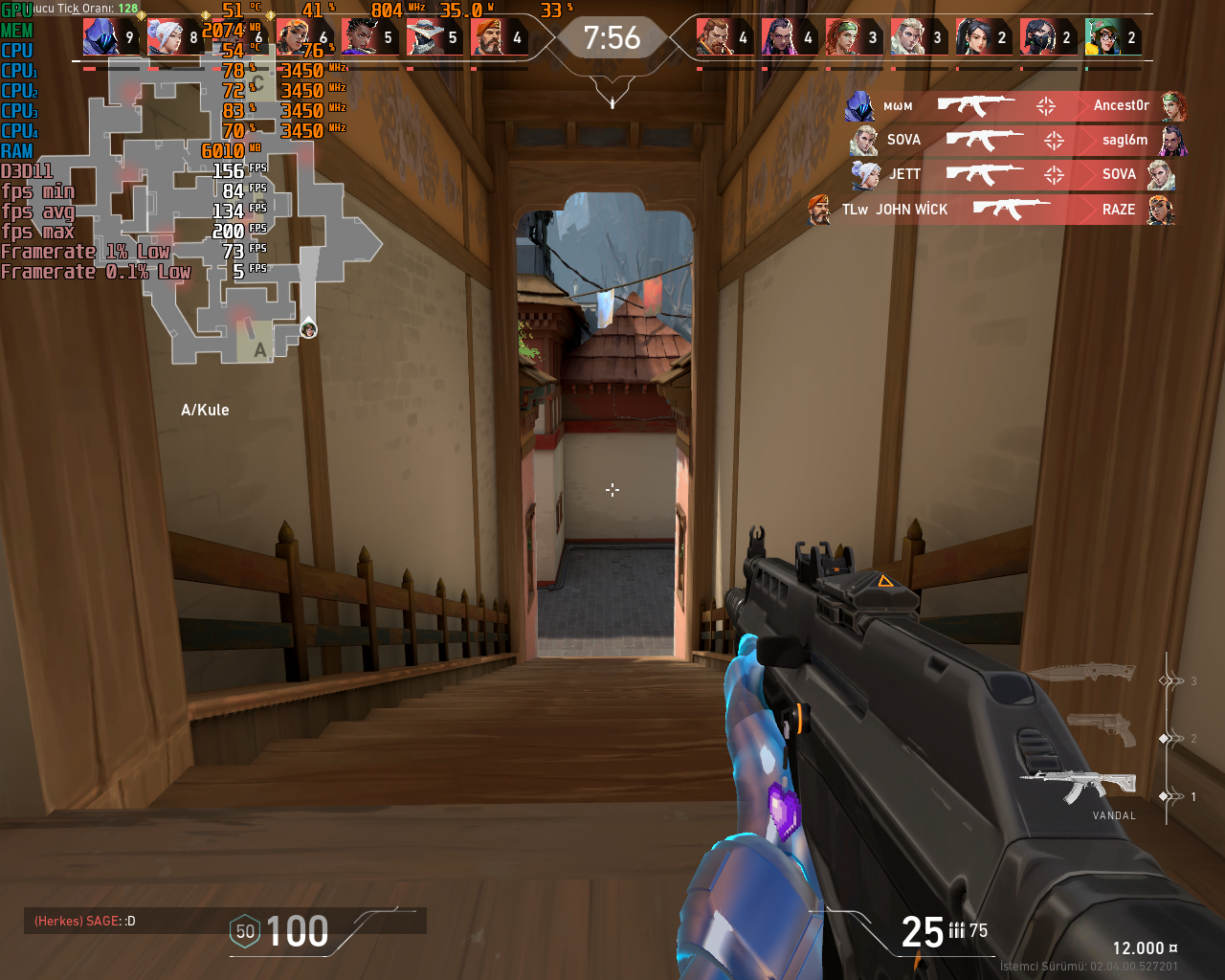The image size is (1225, 980).
Task: Click SAGE's chat message
Action: [x=86, y=921]
